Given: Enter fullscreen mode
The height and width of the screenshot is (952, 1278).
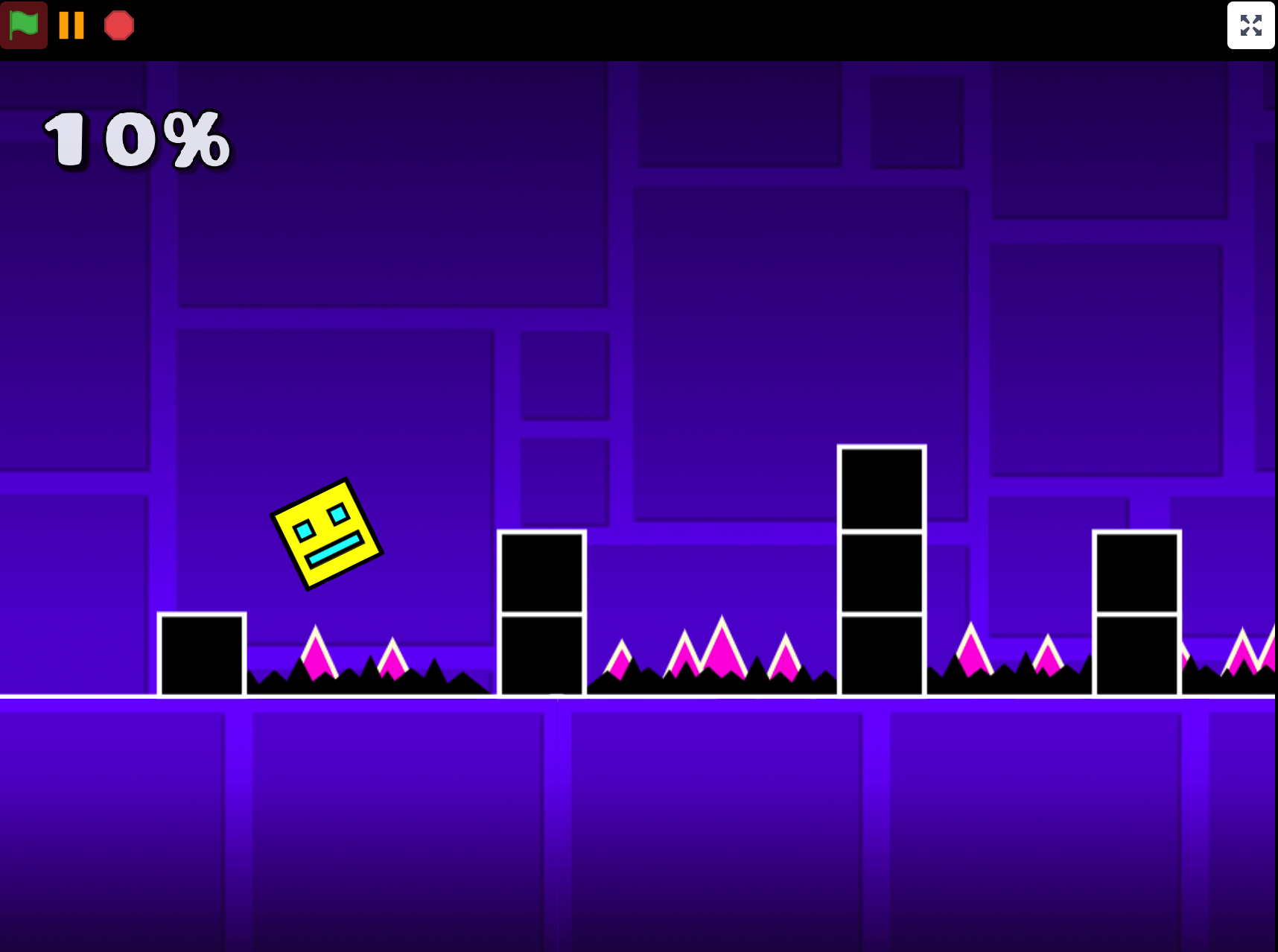Looking at the screenshot, I should tap(1250, 25).
